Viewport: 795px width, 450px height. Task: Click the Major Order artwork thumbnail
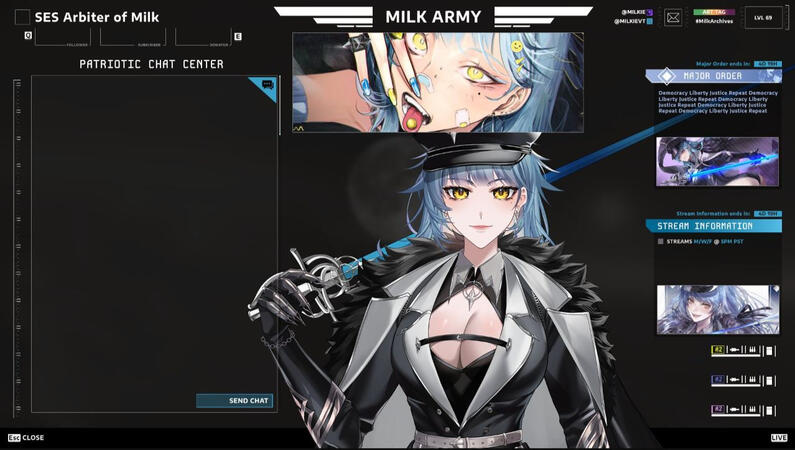(x=717, y=161)
